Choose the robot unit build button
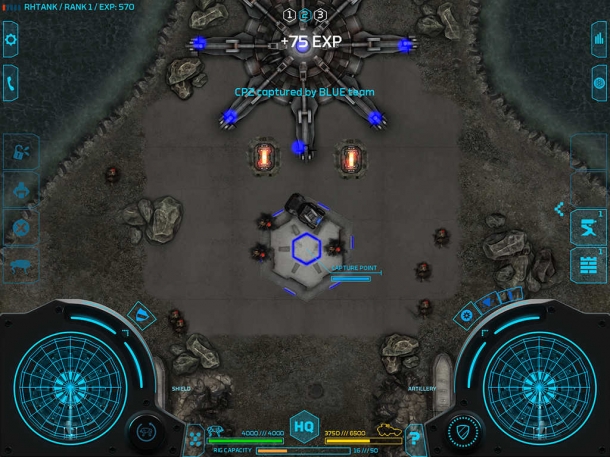Image resolution: width=610 pixels, height=457 pixels. click(20, 190)
